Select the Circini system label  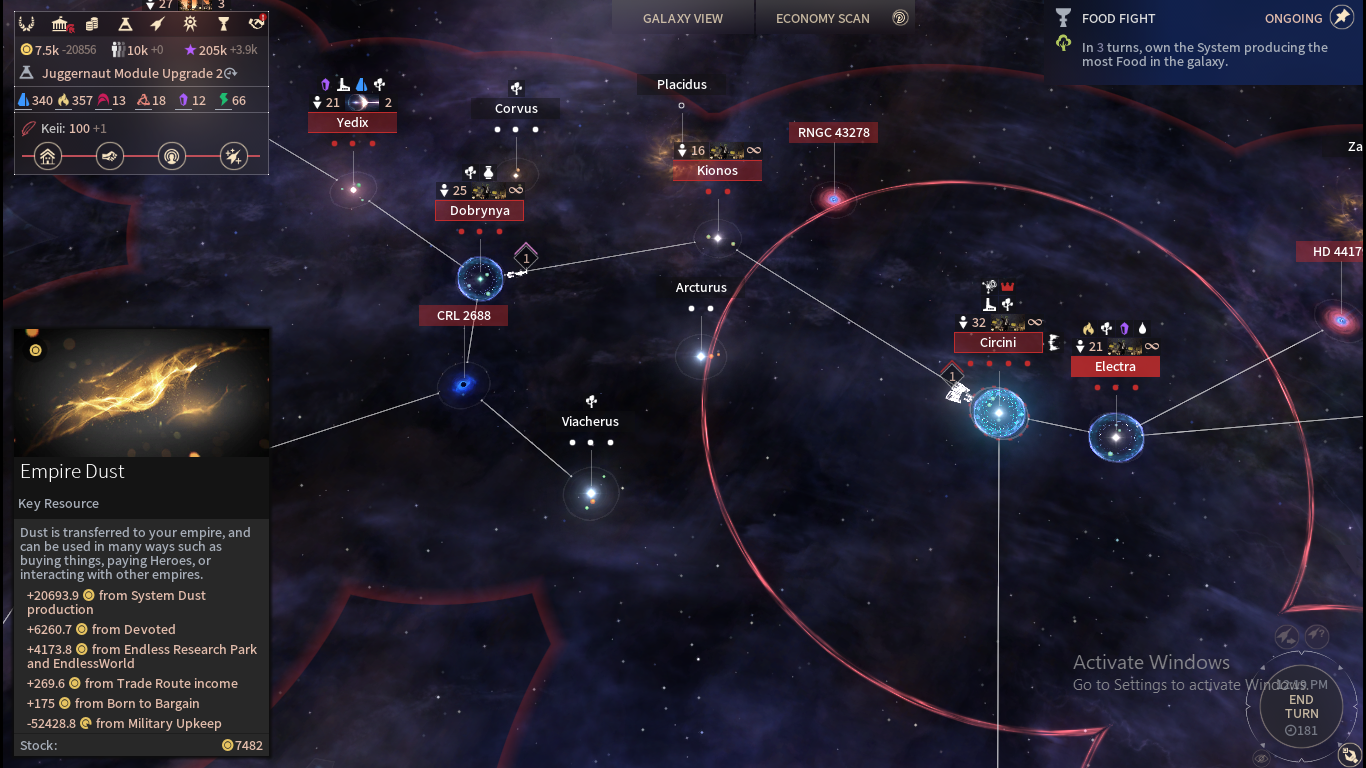coord(998,343)
